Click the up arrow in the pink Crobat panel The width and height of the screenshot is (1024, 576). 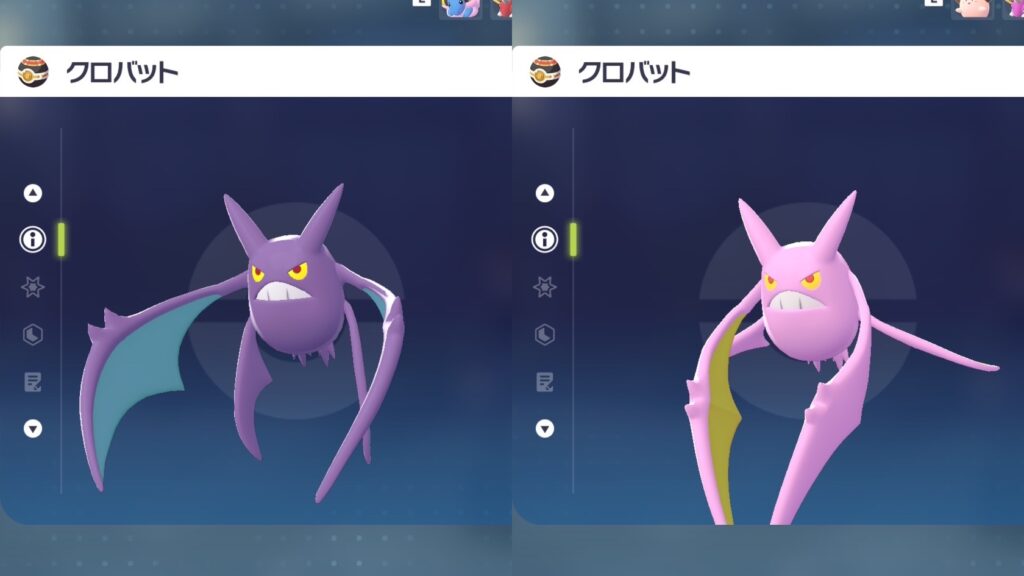click(545, 193)
